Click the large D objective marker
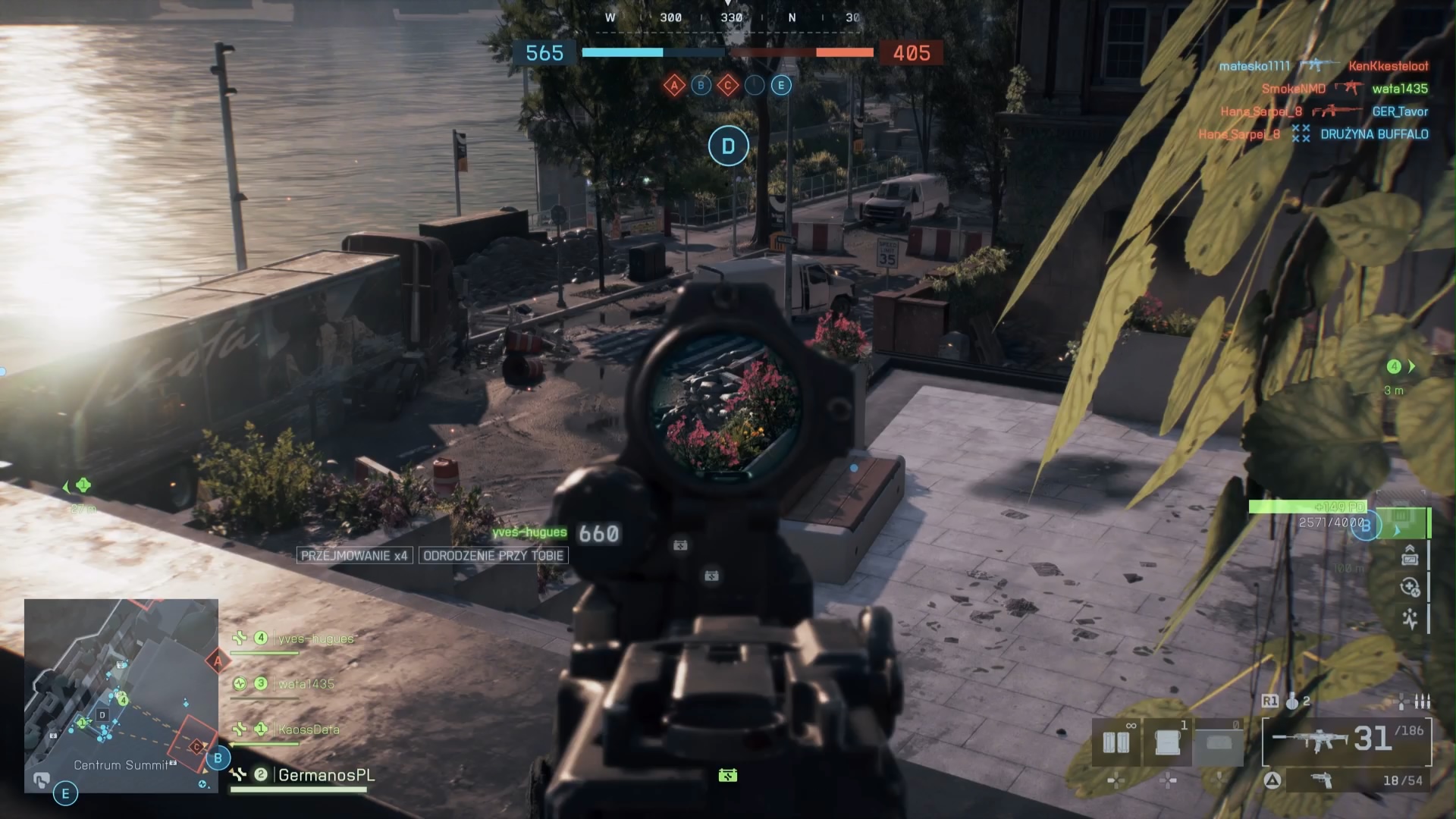The height and width of the screenshot is (819, 1456). [x=728, y=146]
